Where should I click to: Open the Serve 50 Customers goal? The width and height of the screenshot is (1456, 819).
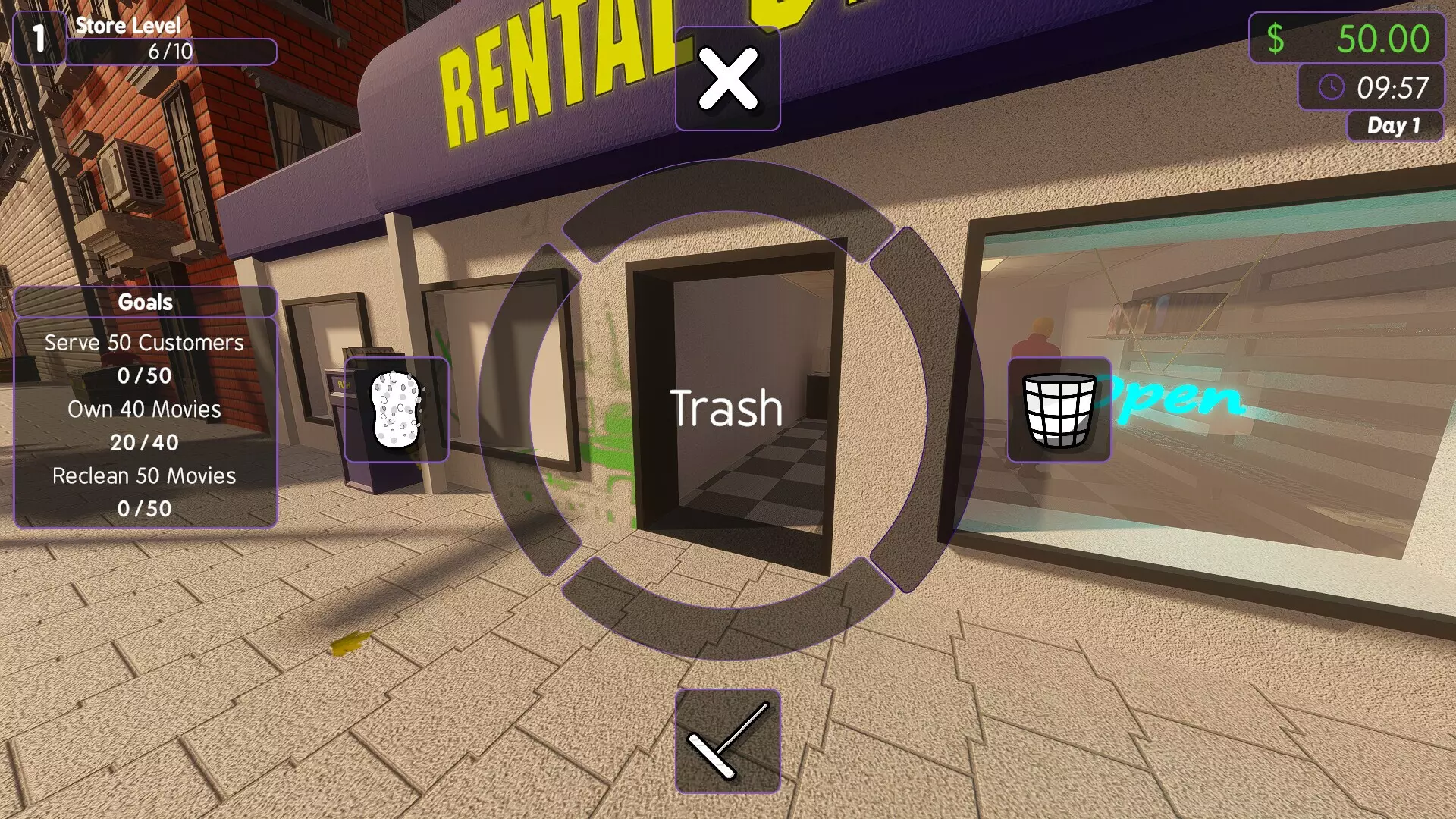[x=143, y=342]
